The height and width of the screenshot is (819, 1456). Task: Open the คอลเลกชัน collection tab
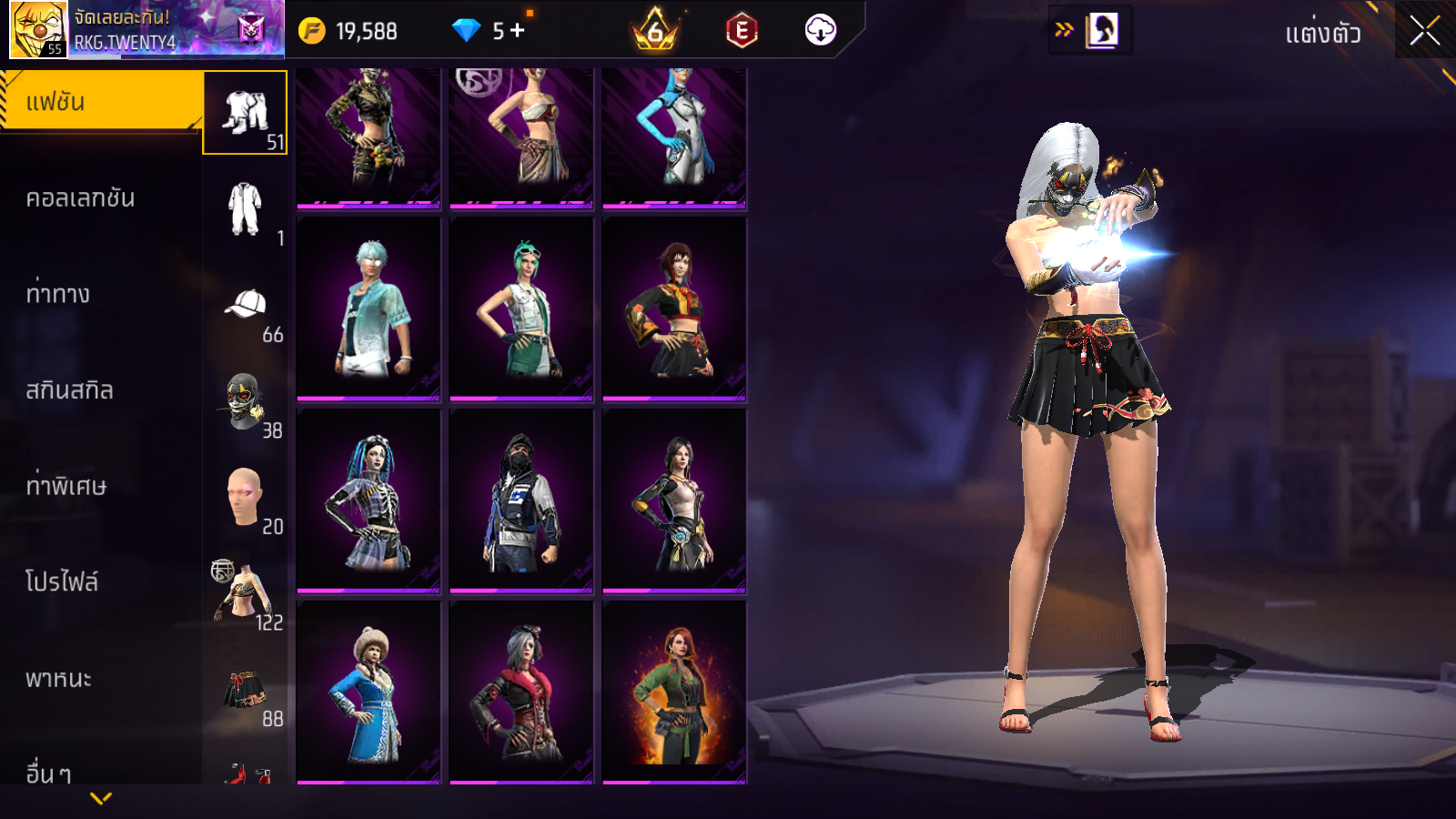(80, 198)
